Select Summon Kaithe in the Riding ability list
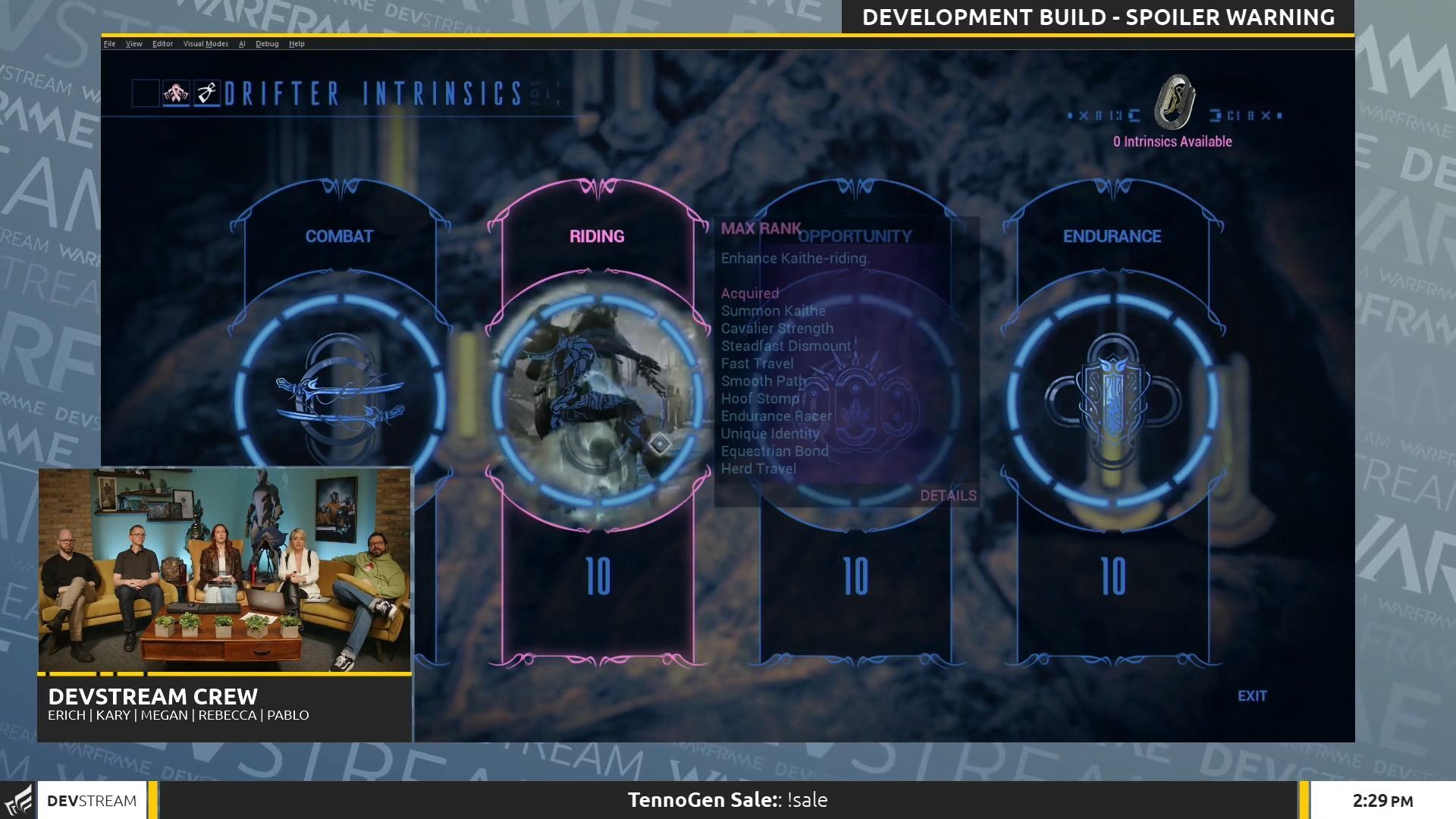The image size is (1456, 819). point(773,310)
